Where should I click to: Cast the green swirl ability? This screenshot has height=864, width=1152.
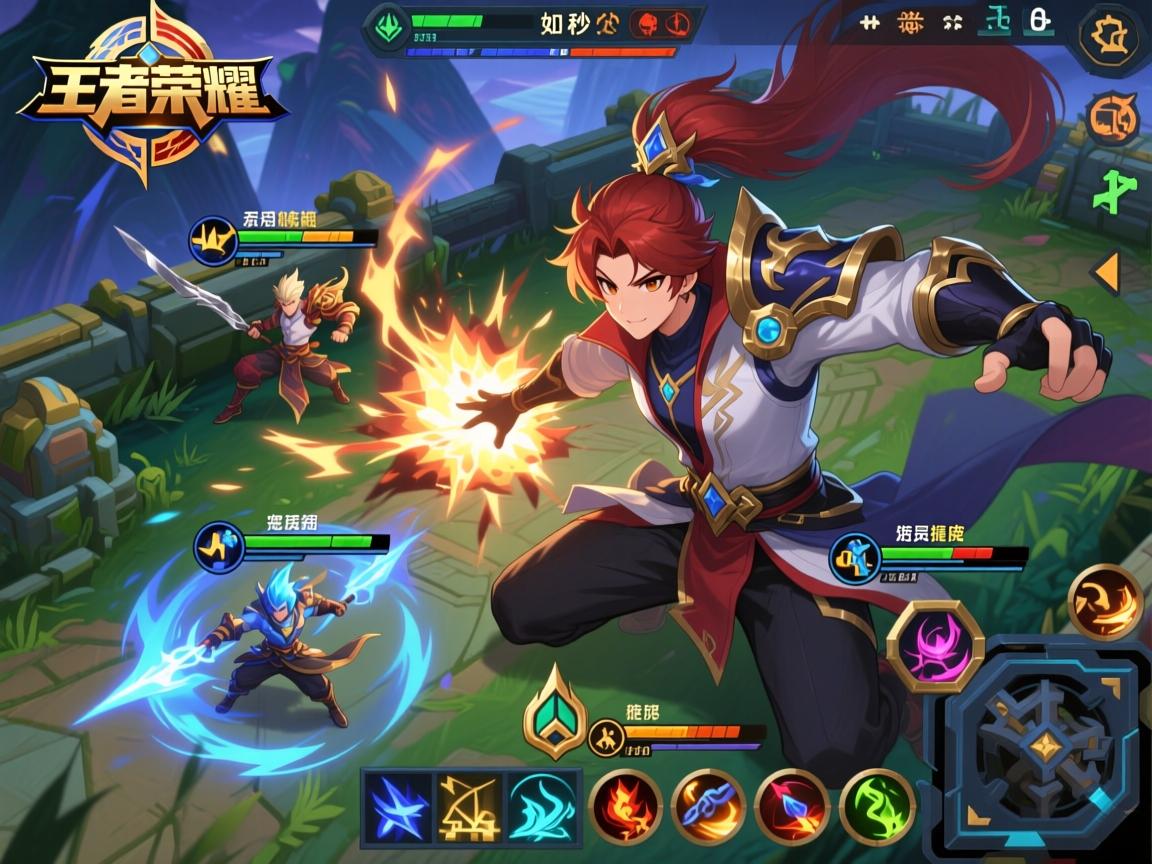pyautogui.click(x=876, y=806)
